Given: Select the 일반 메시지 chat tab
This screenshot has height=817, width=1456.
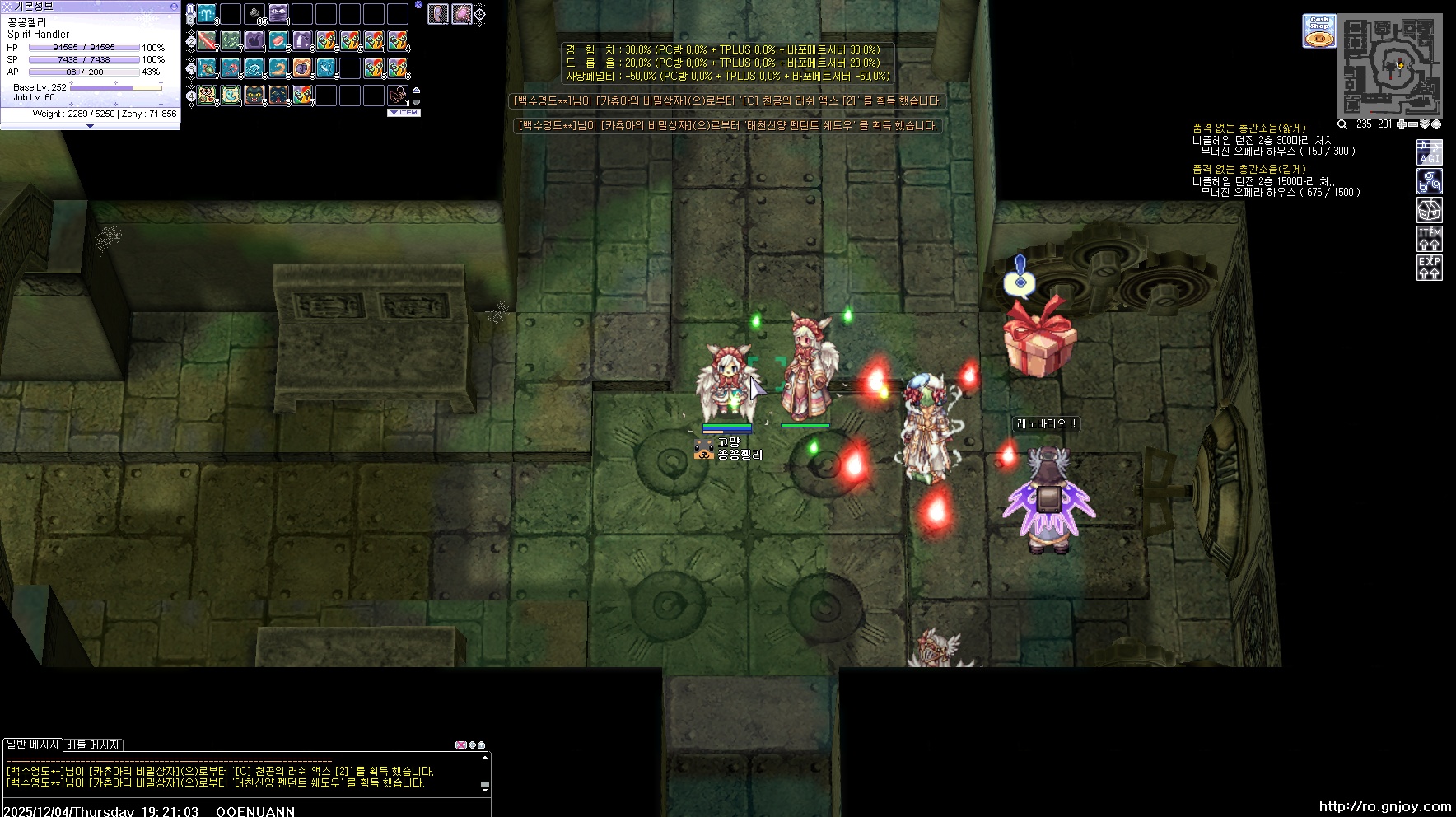Looking at the screenshot, I should (x=32, y=745).
